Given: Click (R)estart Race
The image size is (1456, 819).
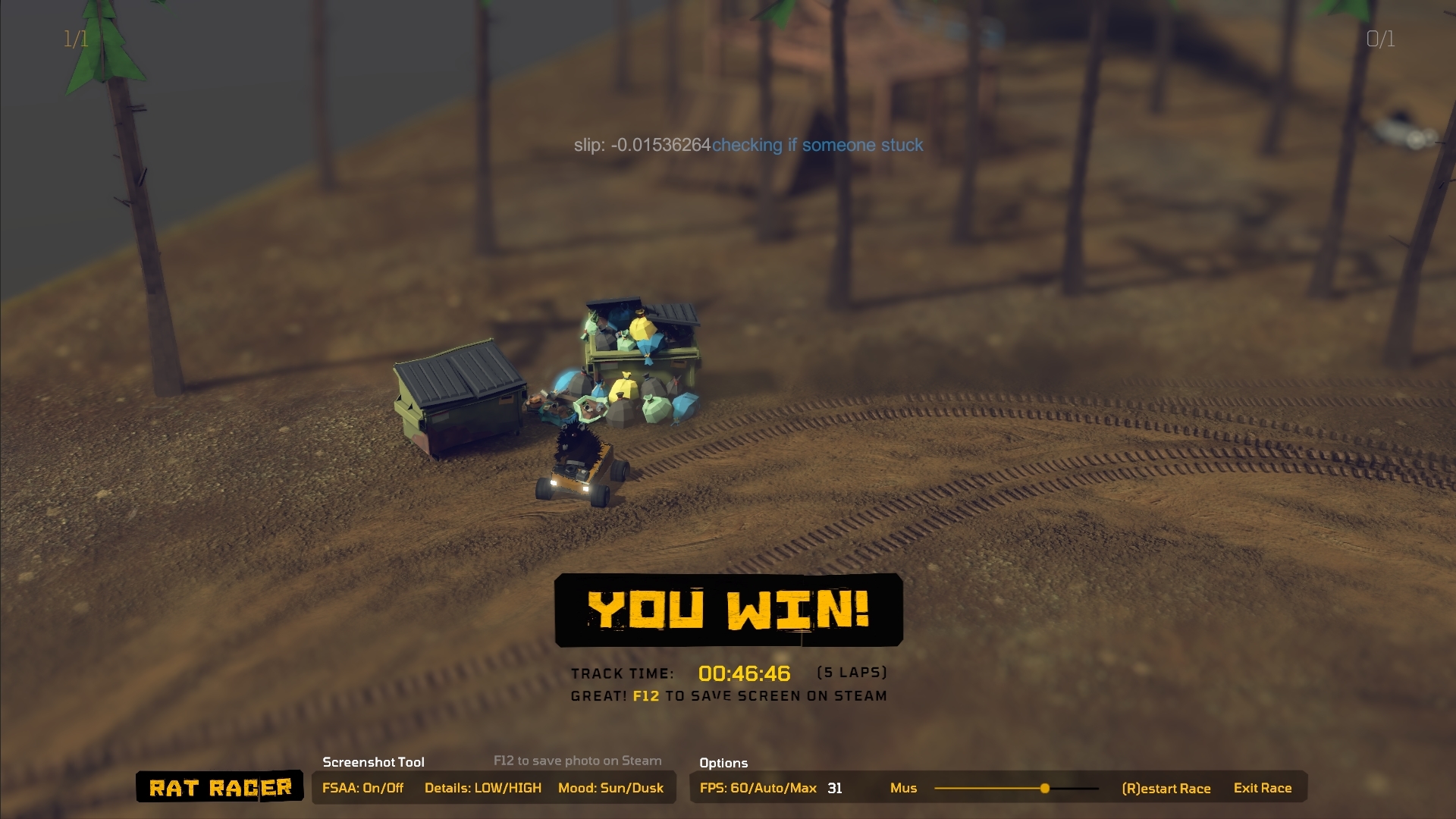Looking at the screenshot, I should click(x=1168, y=788).
